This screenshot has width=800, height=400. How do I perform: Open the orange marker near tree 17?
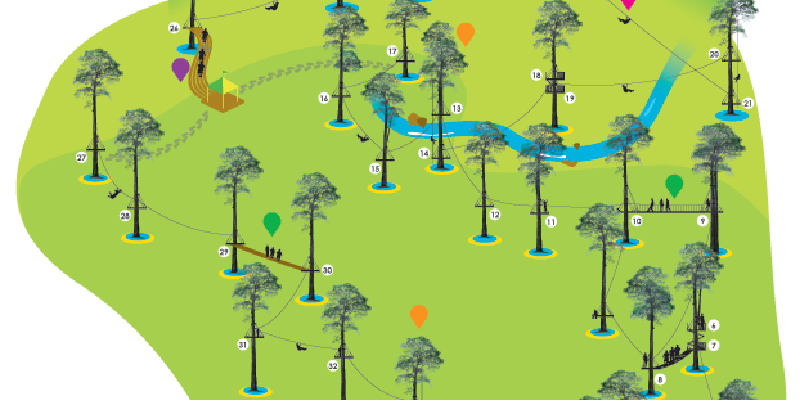tap(465, 33)
